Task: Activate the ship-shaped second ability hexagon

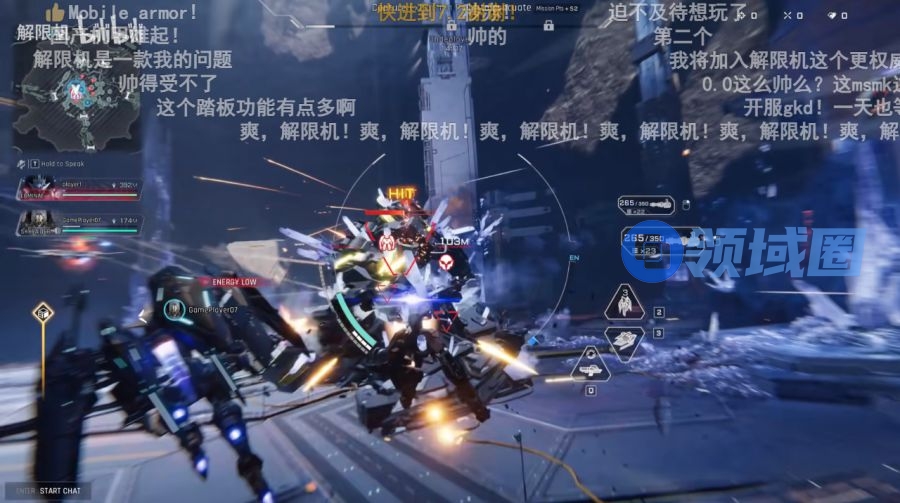Action: click(625, 342)
